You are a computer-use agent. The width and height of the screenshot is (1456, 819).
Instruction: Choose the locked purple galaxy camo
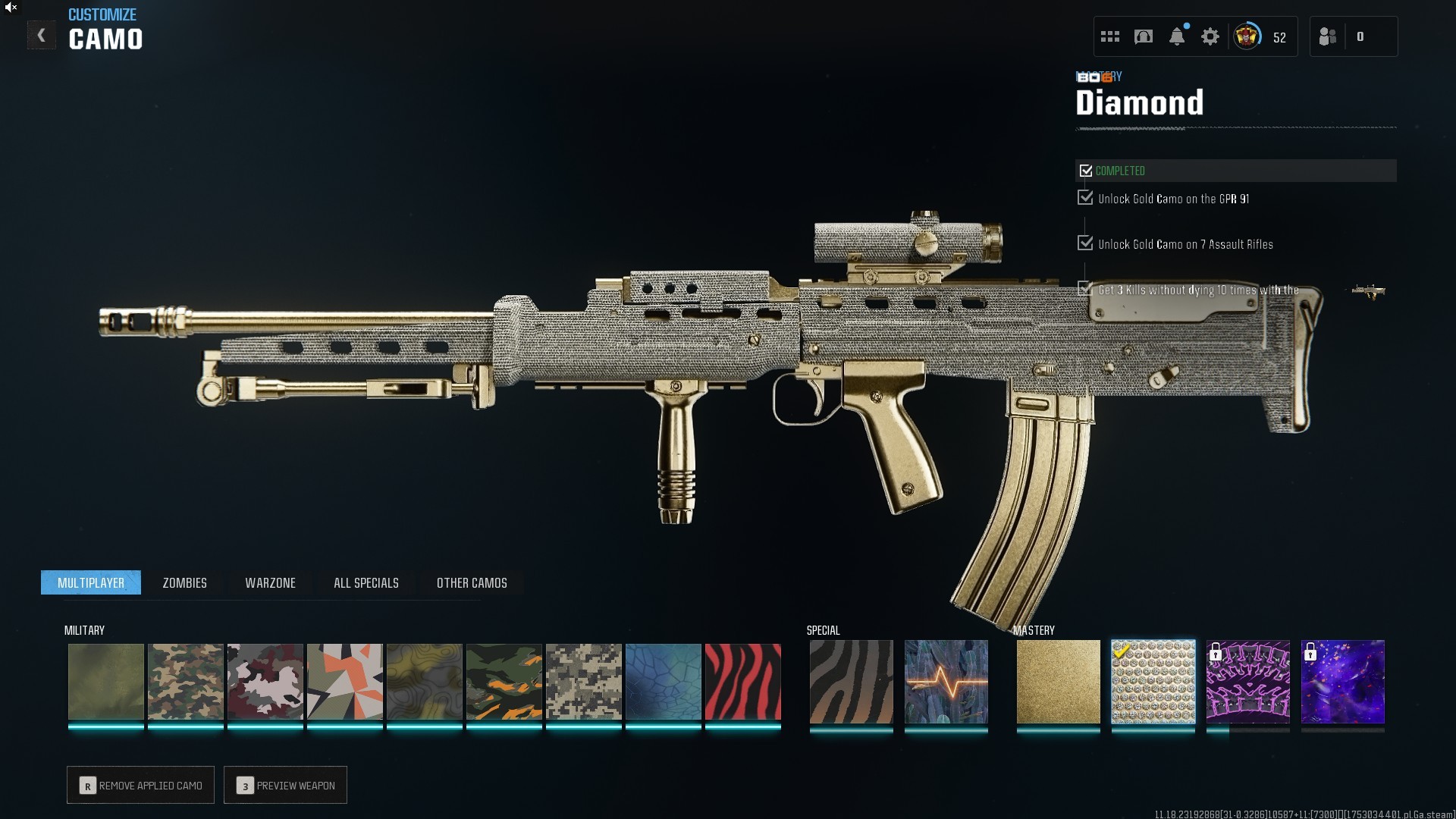tap(1342, 682)
